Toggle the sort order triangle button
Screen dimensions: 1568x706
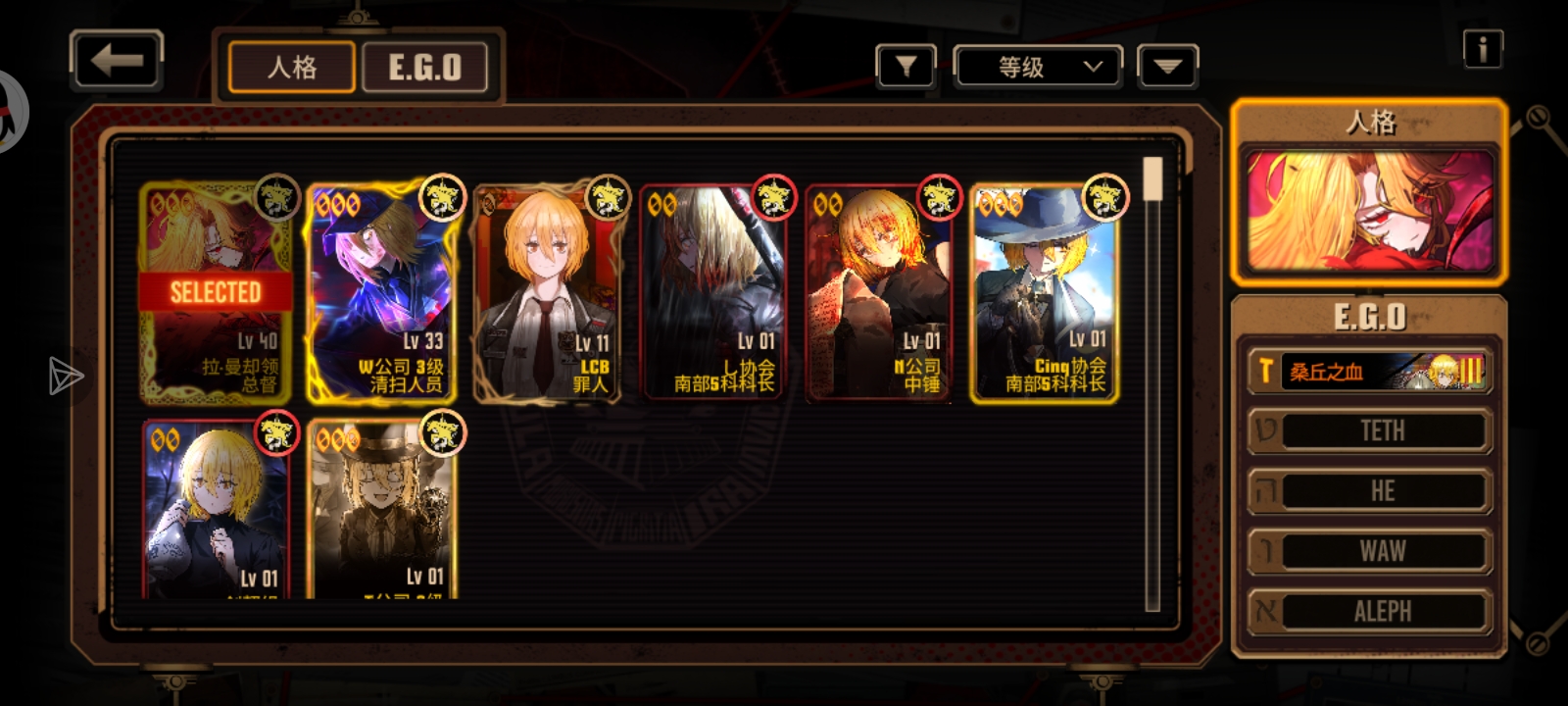1167,67
